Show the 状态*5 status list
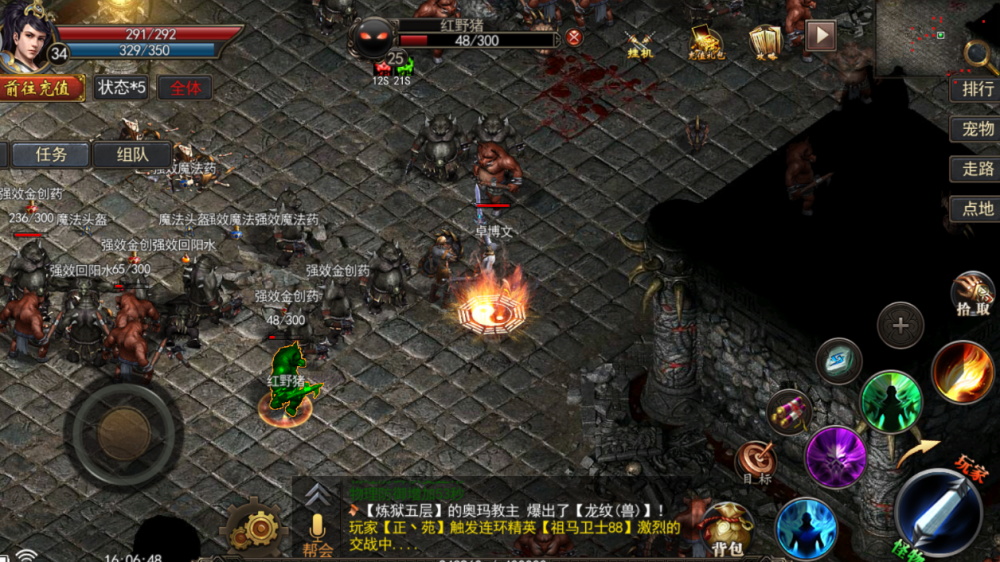 tap(121, 87)
